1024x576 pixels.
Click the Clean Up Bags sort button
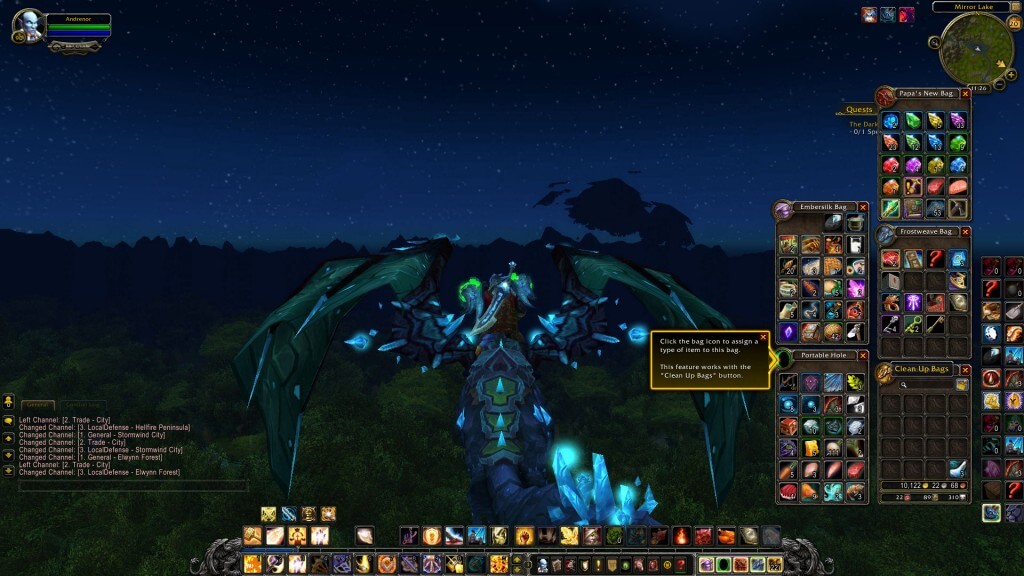(961, 384)
